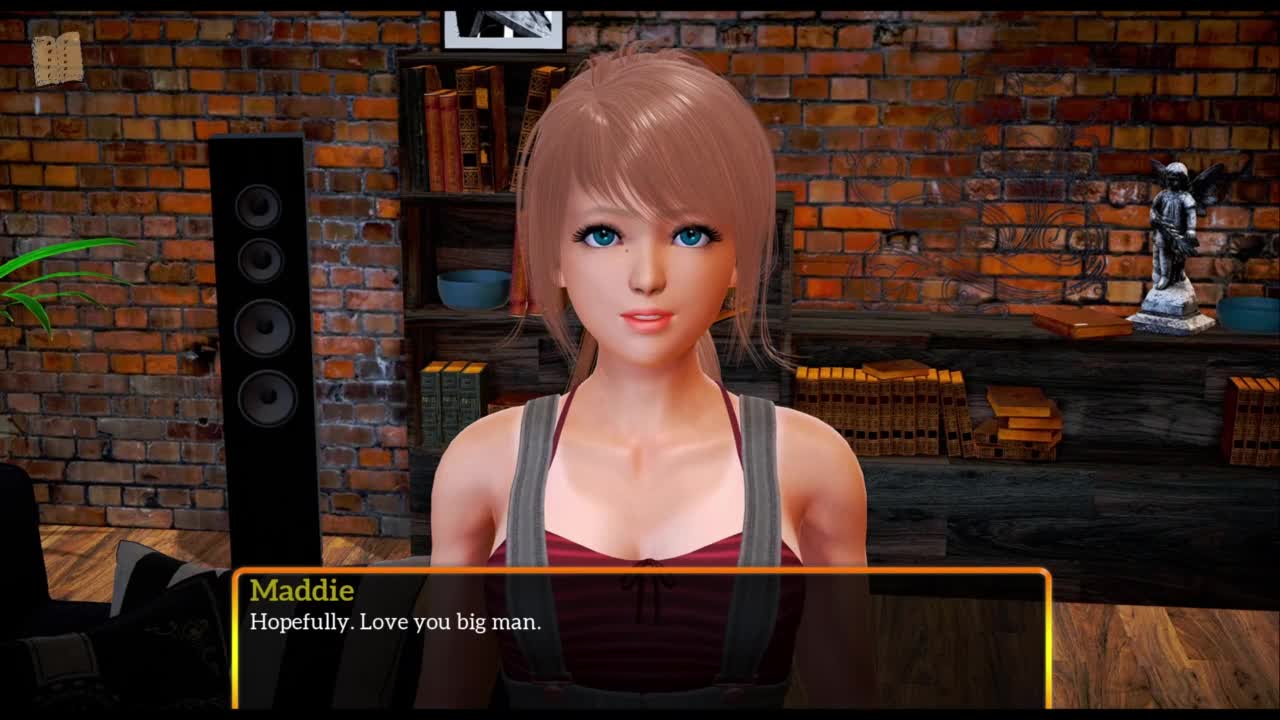1280x720 pixels.
Task: Advance Maddie's dialogue box
Action: (x=641, y=638)
